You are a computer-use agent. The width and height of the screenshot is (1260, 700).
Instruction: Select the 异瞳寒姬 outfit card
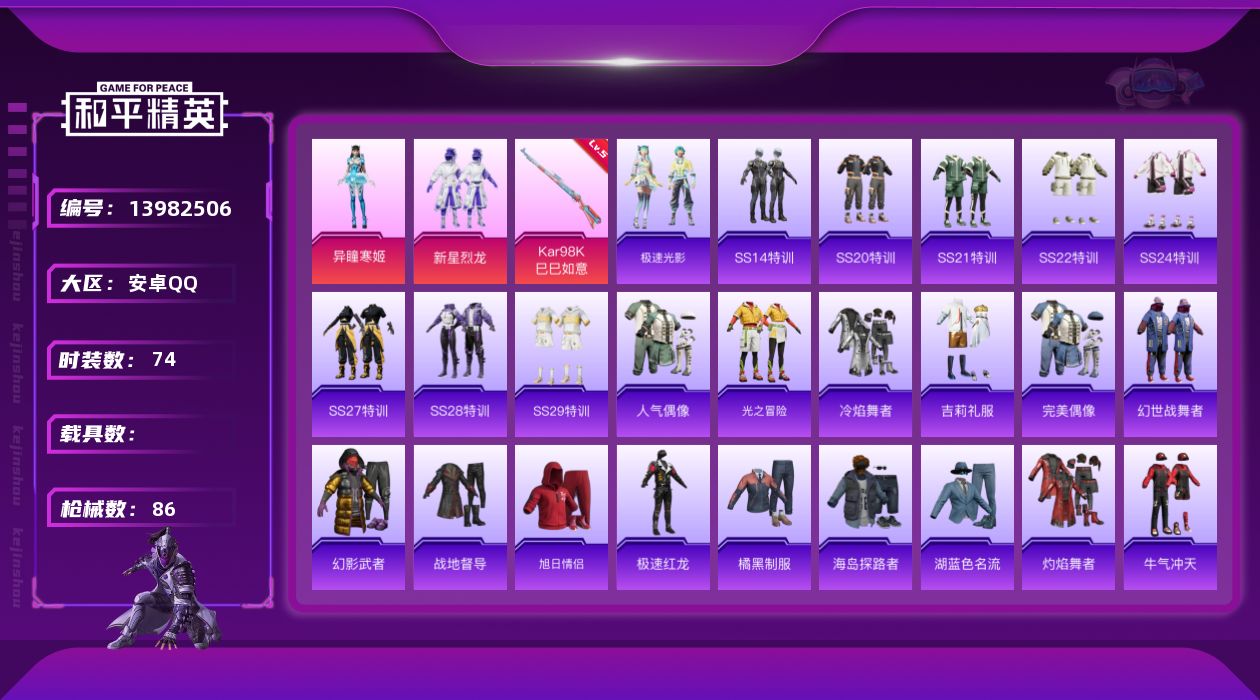pos(358,211)
